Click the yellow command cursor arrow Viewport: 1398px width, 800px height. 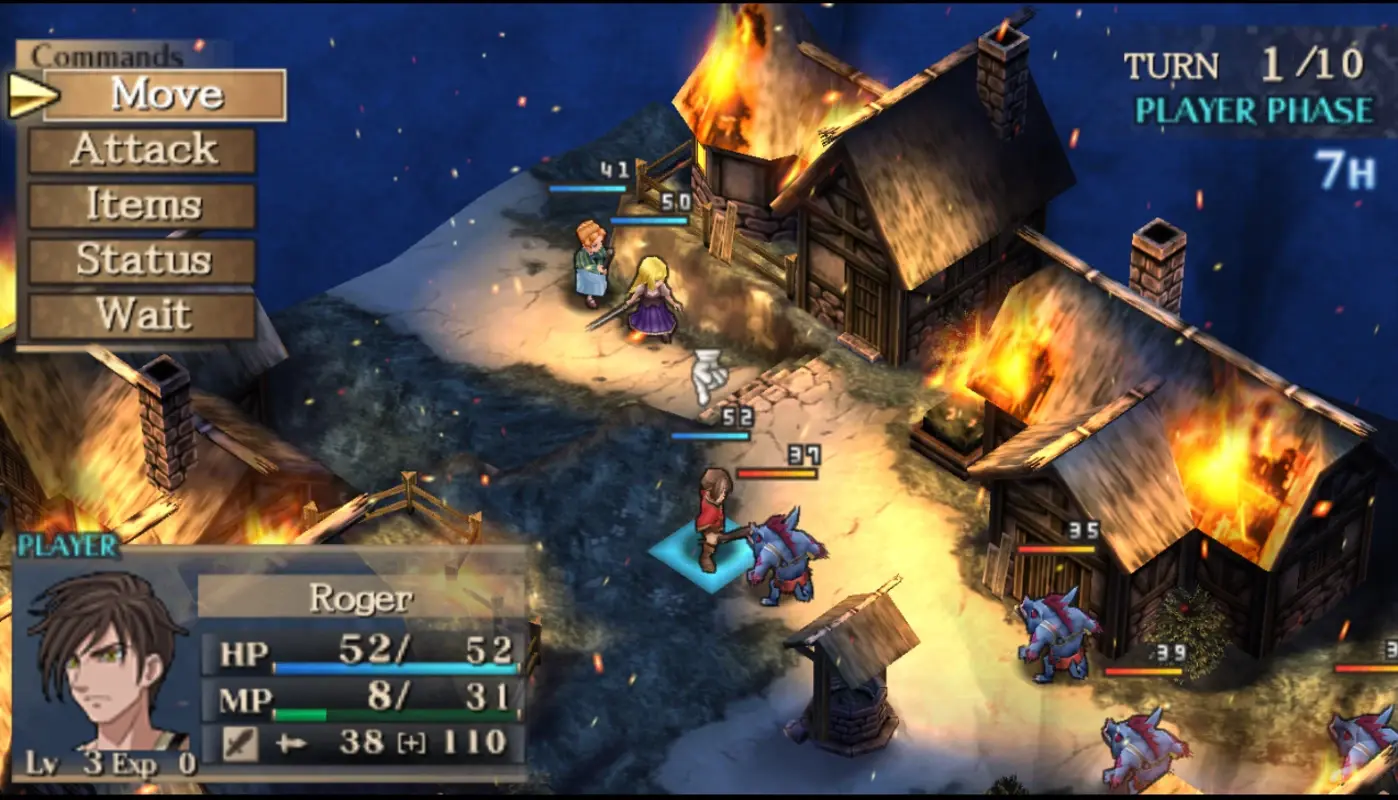(32, 93)
